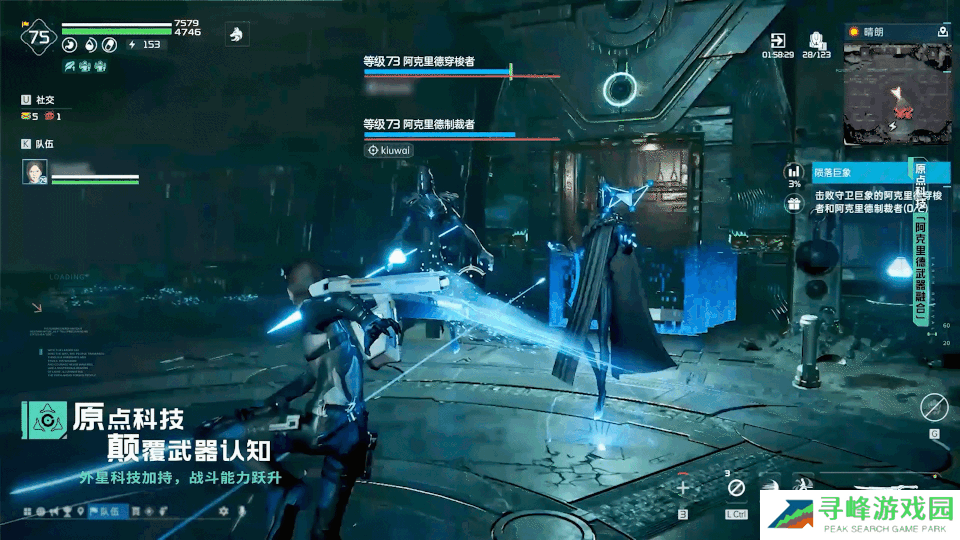Open the gift box rewards icon

tap(793, 204)
